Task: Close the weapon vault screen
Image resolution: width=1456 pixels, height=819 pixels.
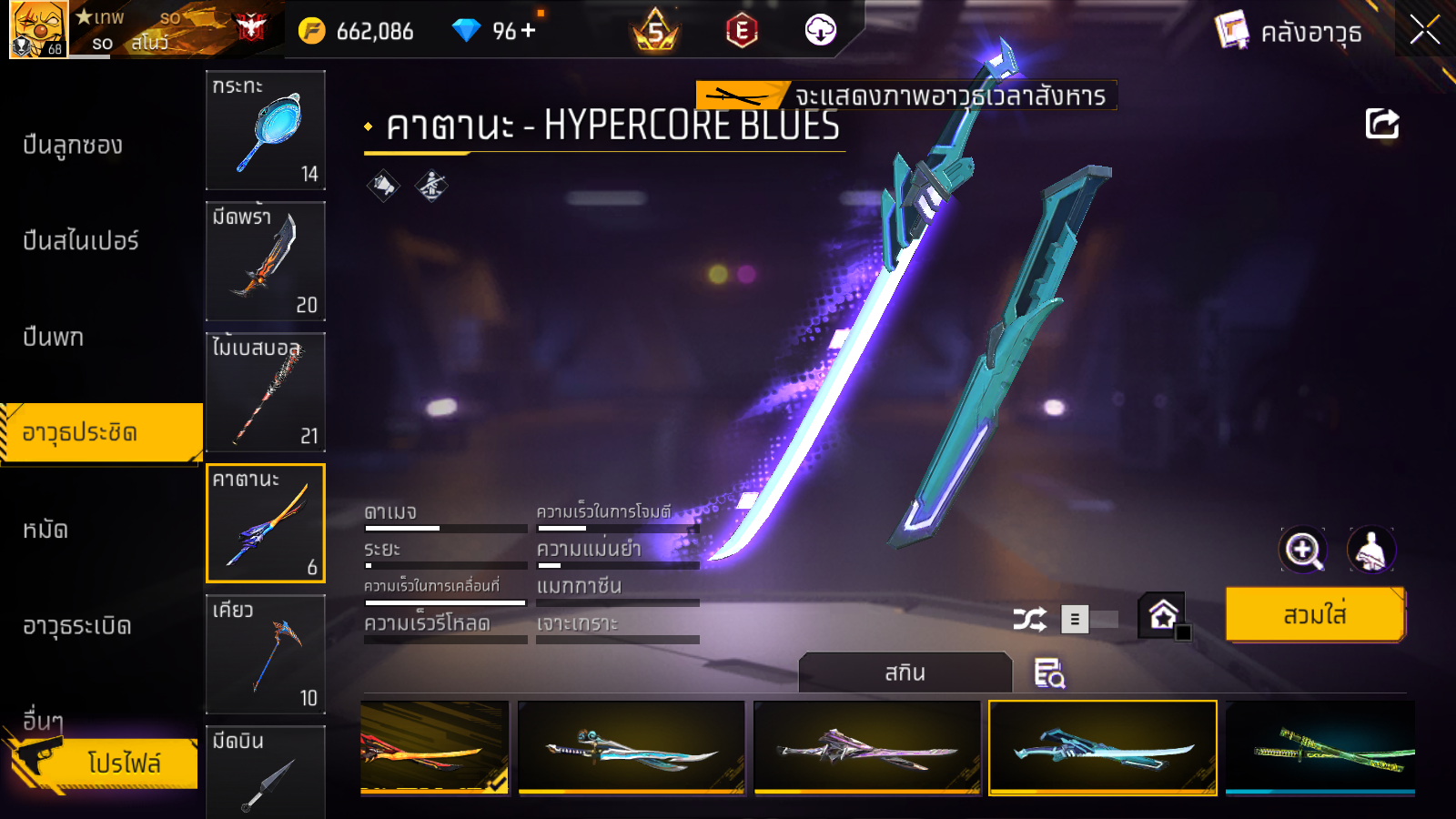Action: click(x=1424, y=30)
